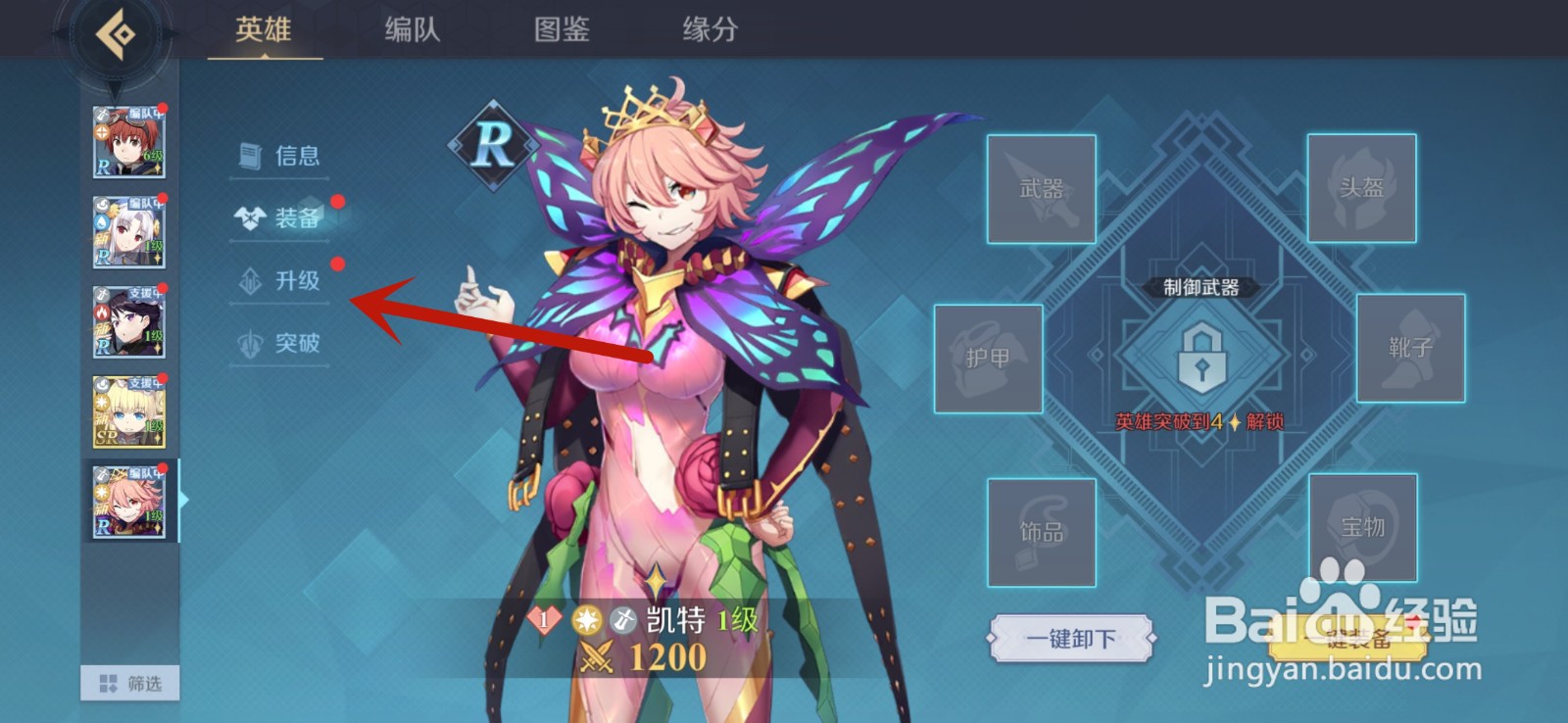Screen dimensions: 1568x723
Task: Open the 武器 (weapon) equipment slot
Action: point(1042,187)
